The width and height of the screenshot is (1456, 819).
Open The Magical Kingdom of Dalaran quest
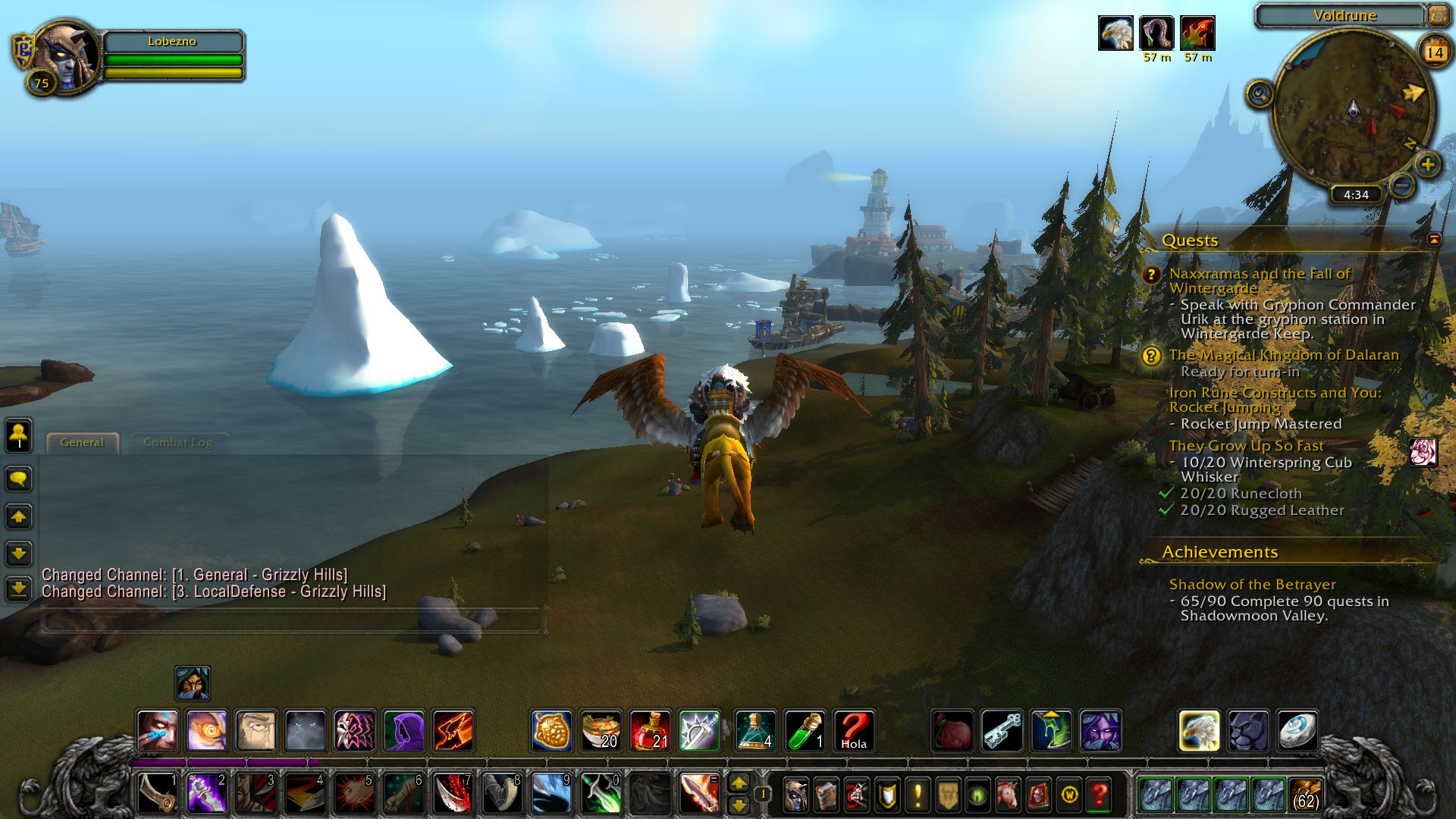(1283, 355)
